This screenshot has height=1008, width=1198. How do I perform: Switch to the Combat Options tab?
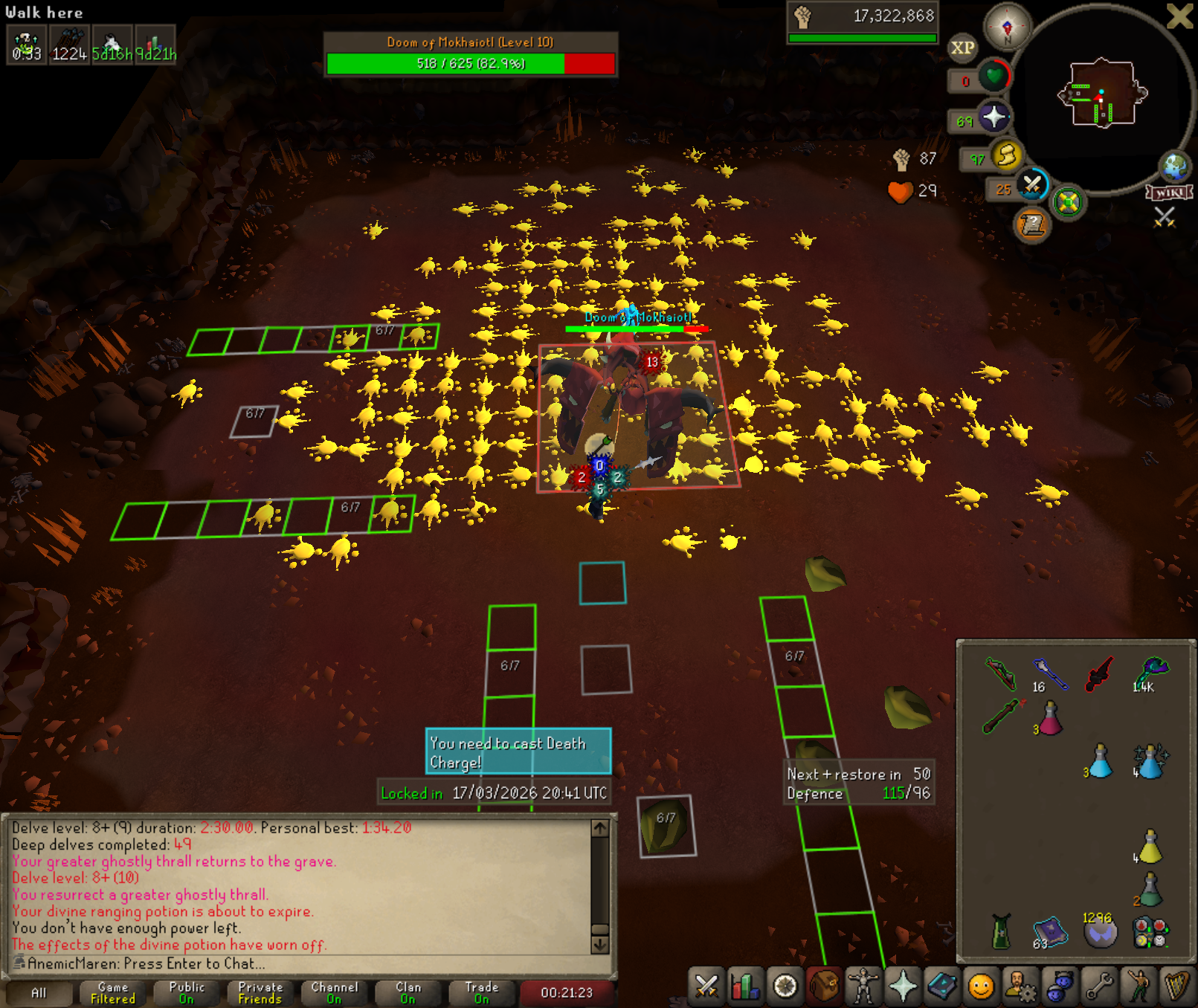pyautogui.click(x=706, y=986)
